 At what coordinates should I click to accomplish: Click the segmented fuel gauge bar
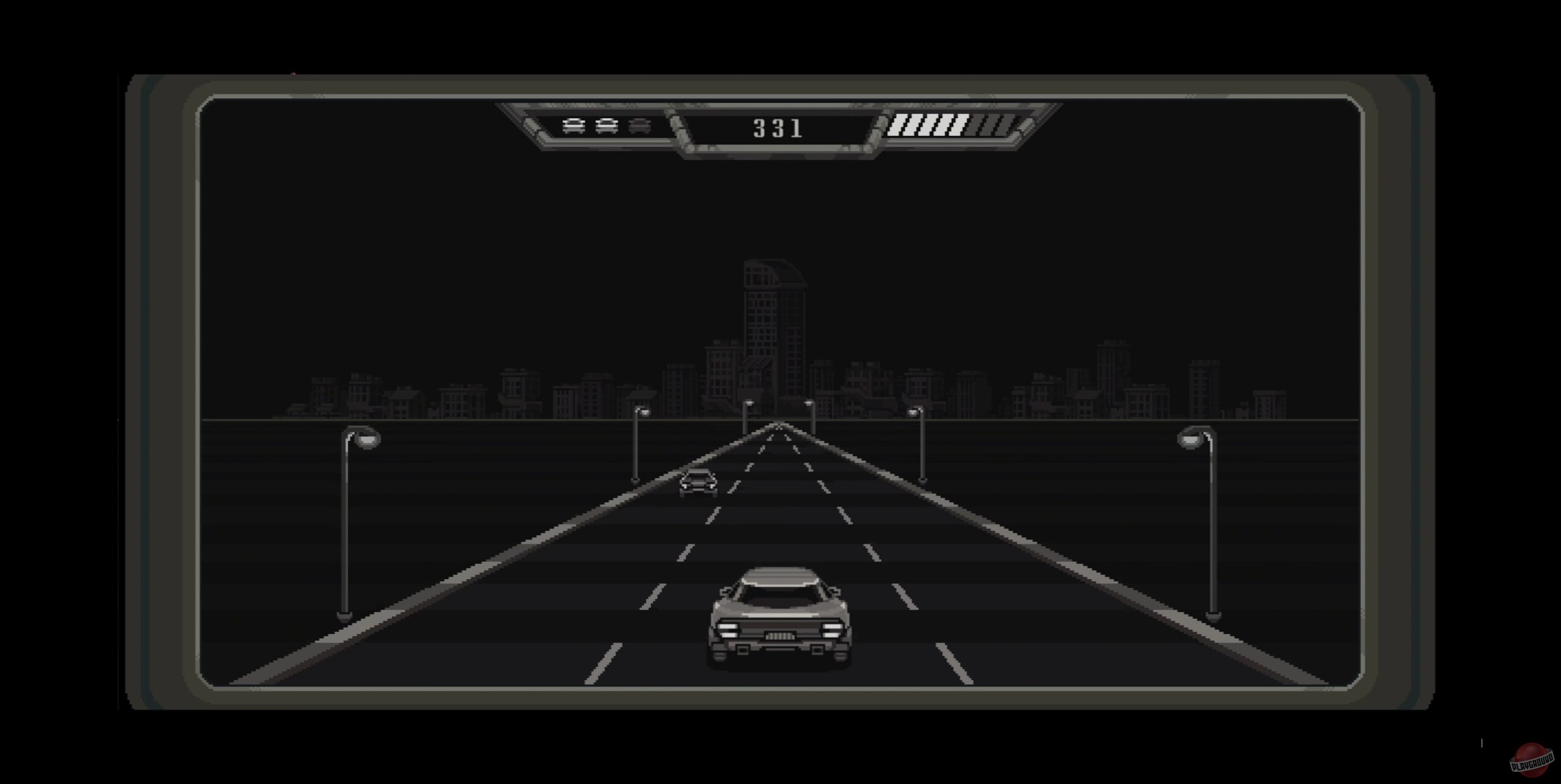pyautogui.click(x=948, y=126)
